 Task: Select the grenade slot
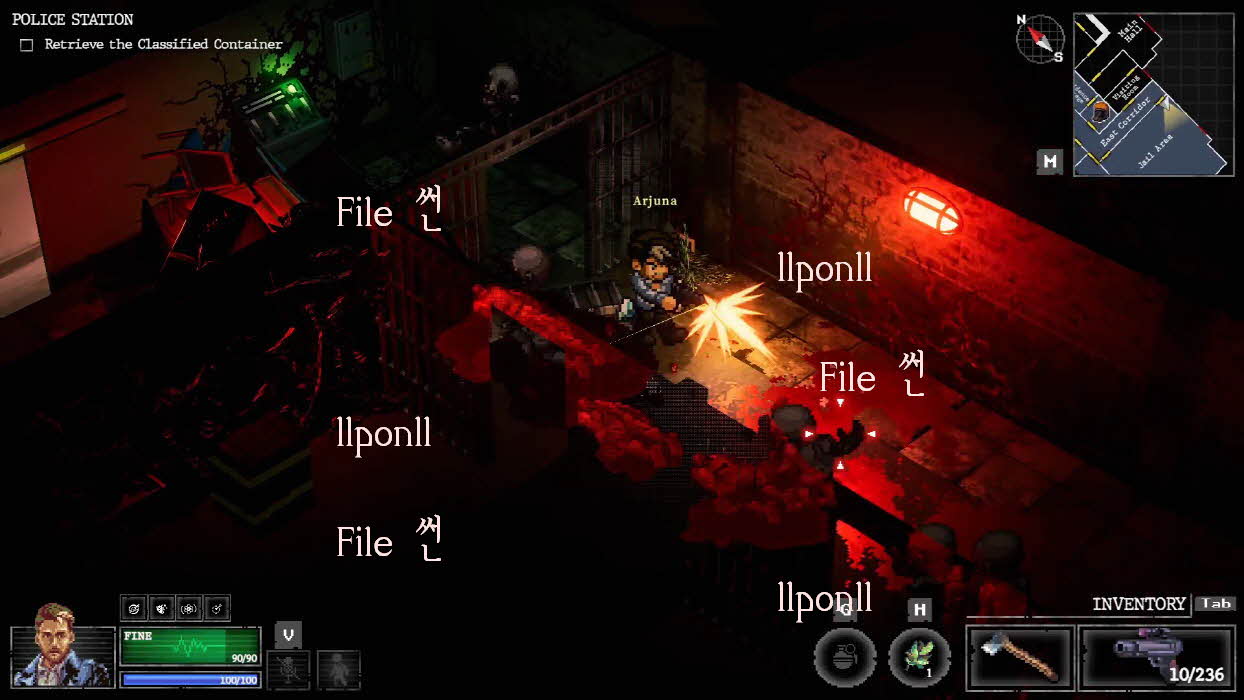(845, 657)
